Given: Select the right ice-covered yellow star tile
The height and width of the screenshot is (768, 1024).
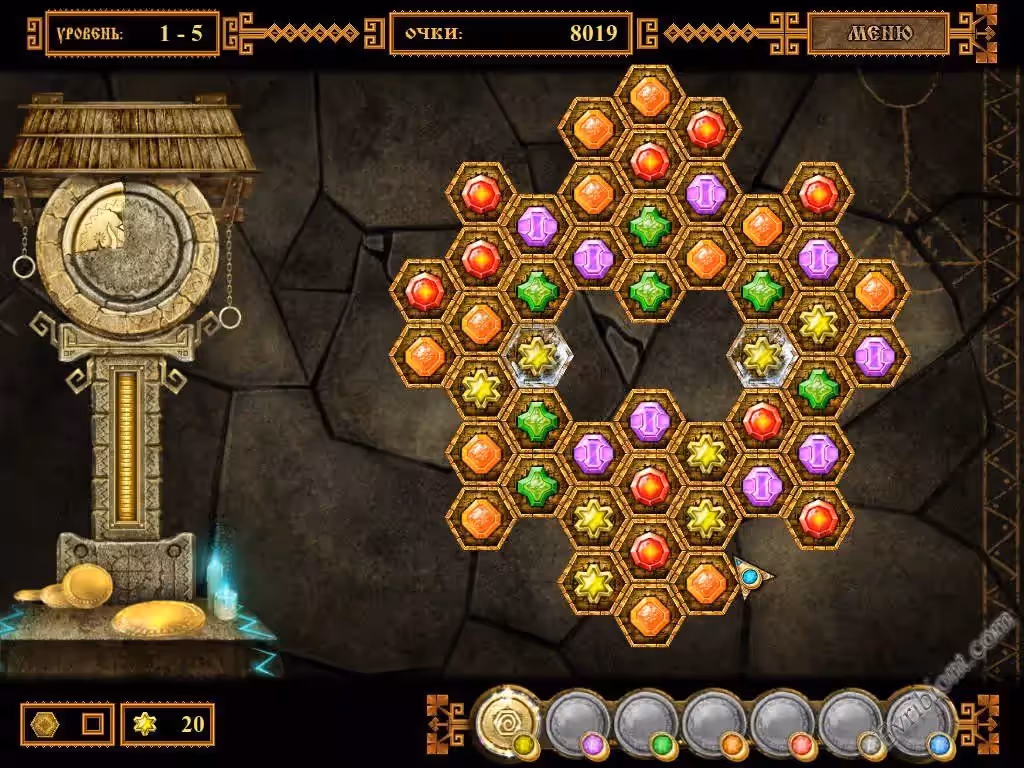Looking at the screenshot, I should [x=762, y=356].
